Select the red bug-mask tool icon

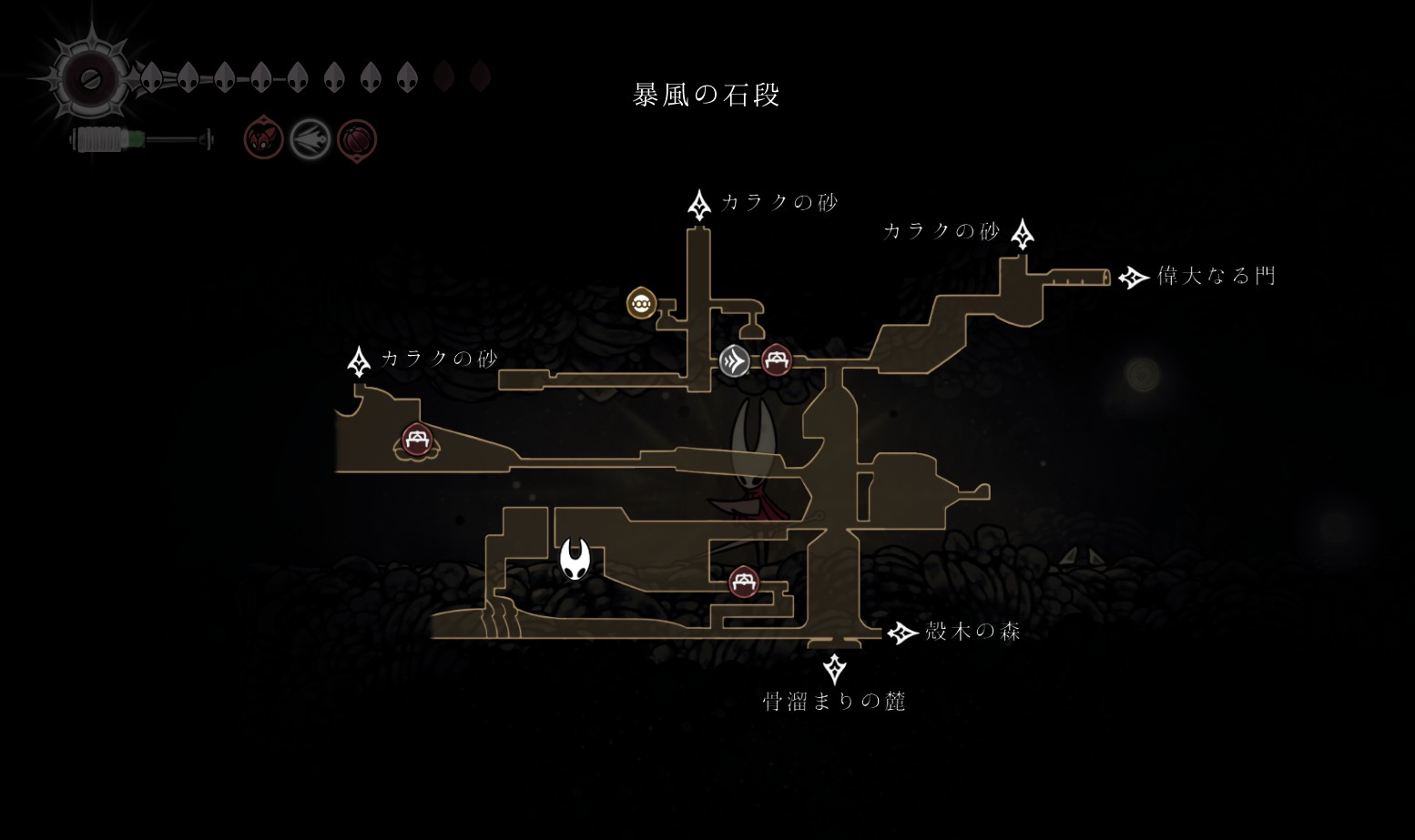click(263, 140)
